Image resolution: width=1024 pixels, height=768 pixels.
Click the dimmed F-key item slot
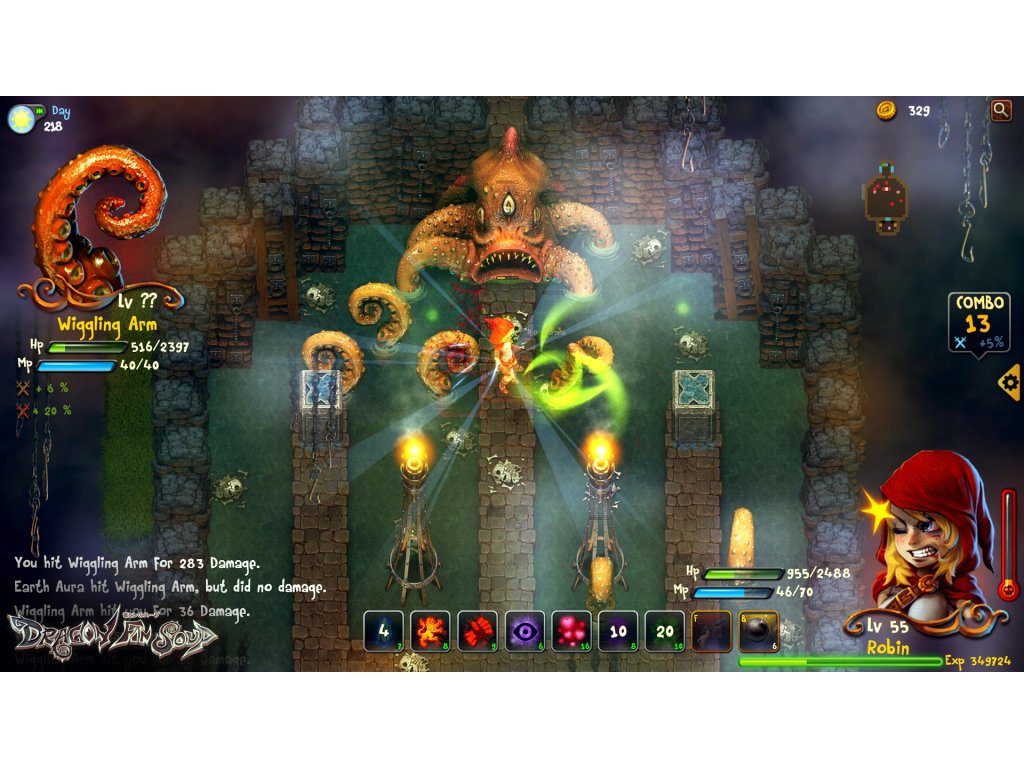point(712,631)
